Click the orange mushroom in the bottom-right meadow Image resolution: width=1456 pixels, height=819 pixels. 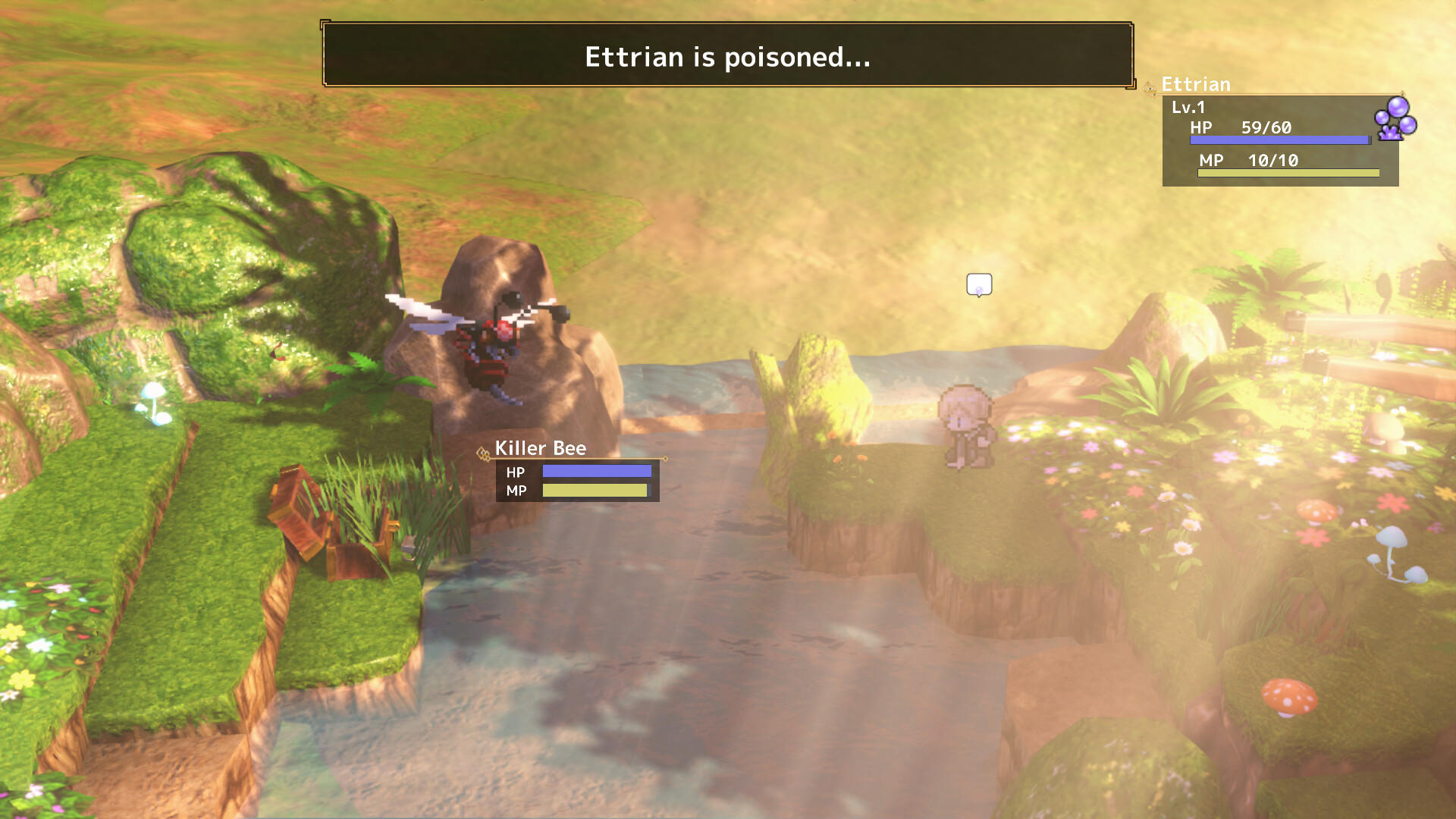pyautogui.click(x=1291, y=699)
